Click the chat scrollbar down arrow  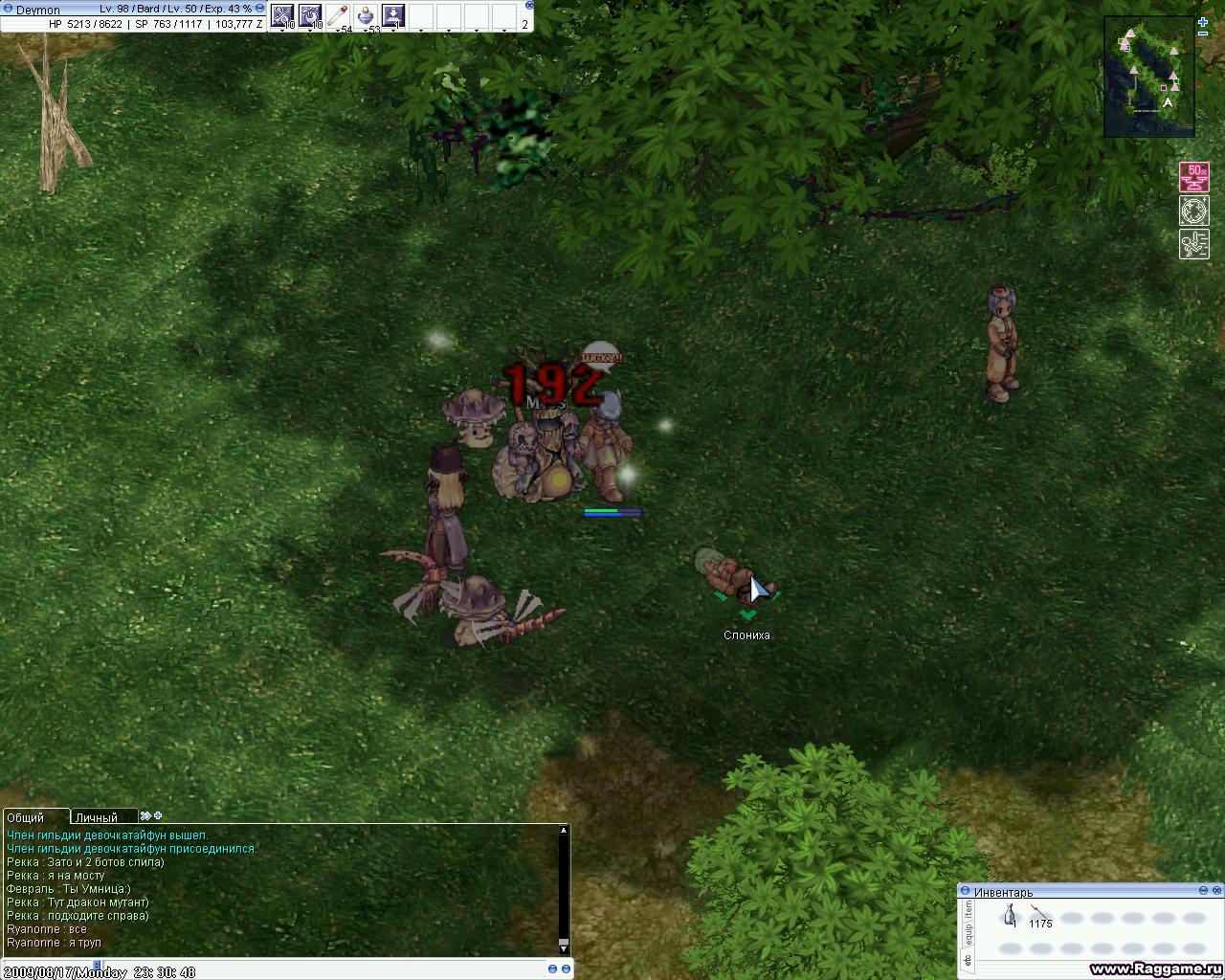point(564,946)
